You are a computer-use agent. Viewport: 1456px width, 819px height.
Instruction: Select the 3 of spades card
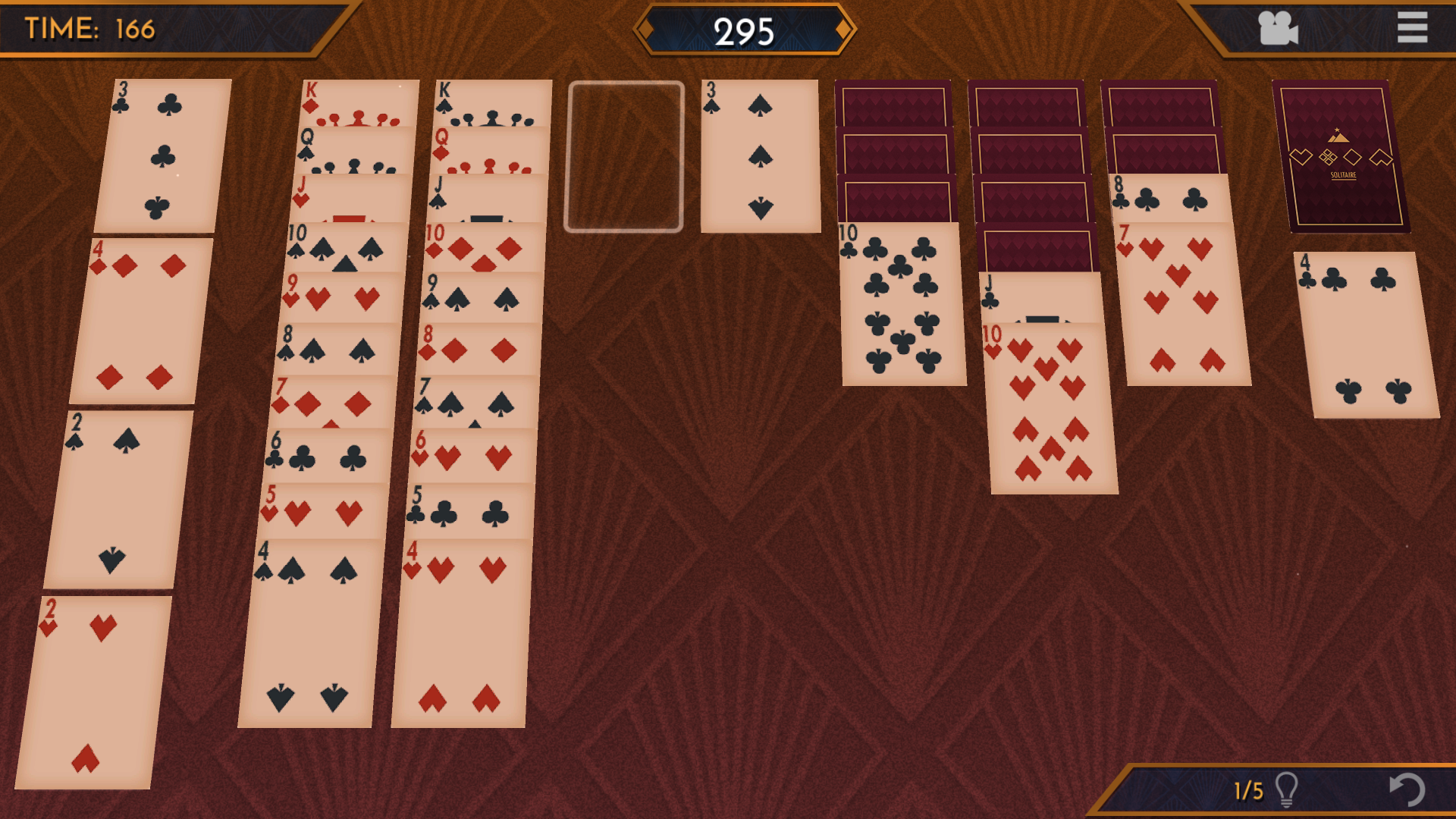point(760,156)
